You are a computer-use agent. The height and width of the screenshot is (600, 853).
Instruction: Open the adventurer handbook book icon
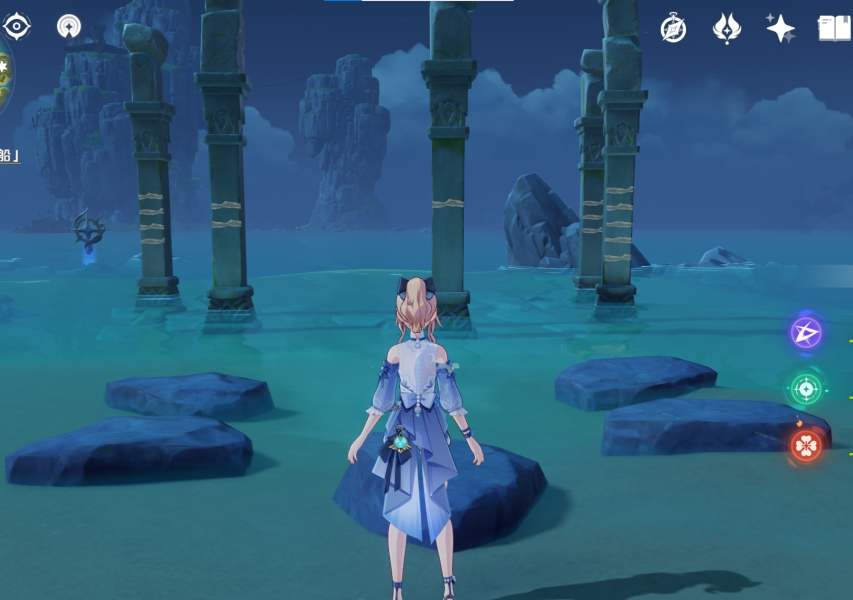834,28
